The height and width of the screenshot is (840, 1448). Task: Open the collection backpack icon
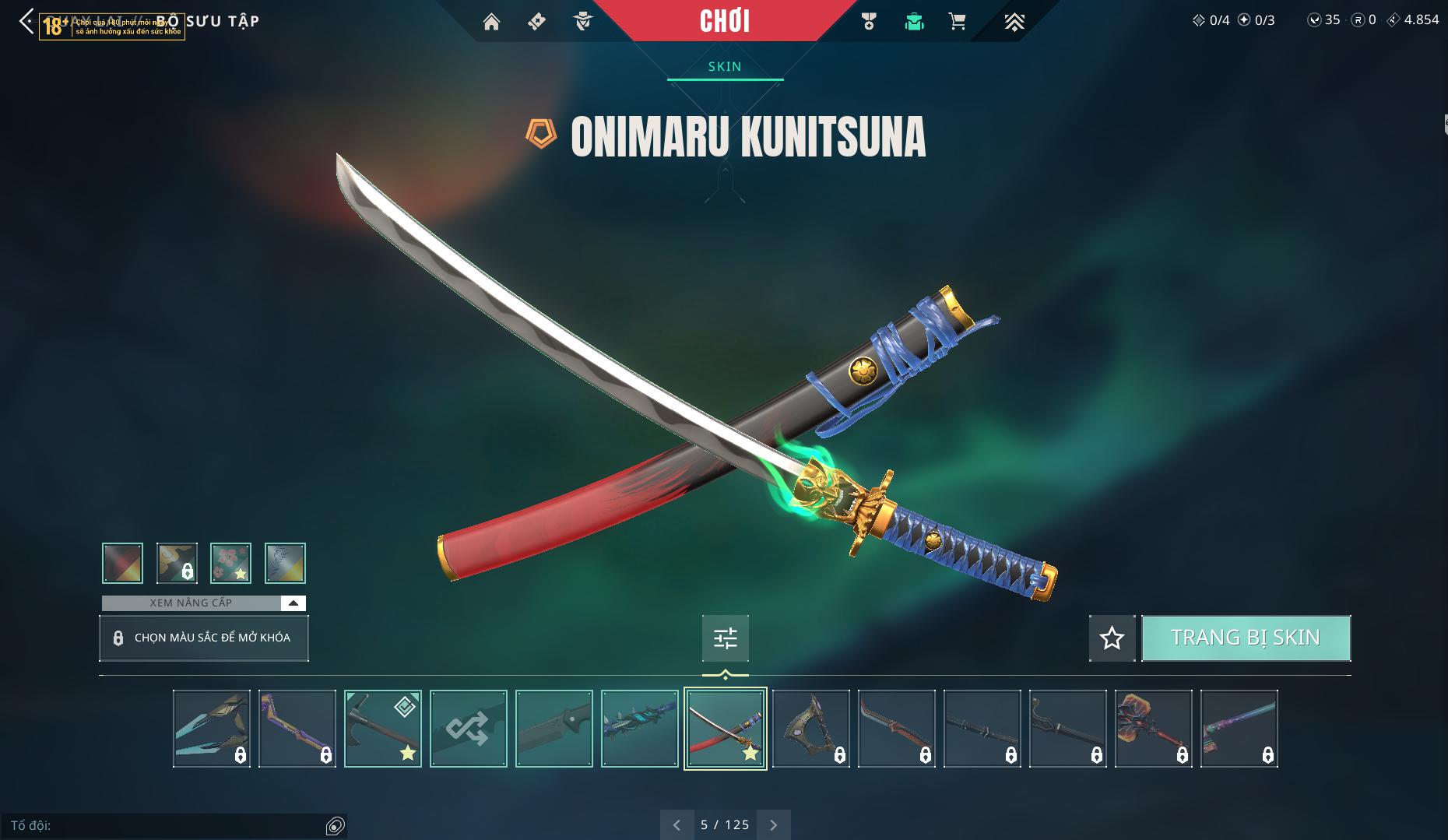click(x=914, y=22)
